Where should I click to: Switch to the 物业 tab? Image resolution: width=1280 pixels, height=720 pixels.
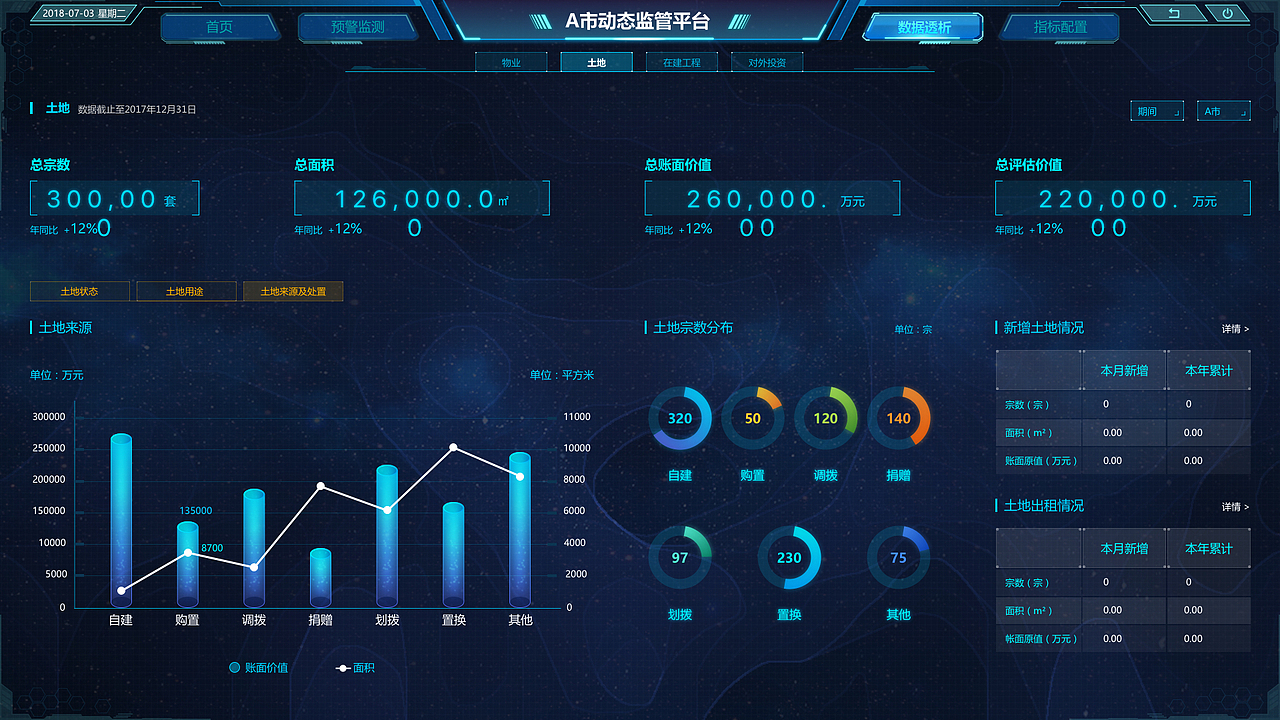click(x=511, y=61)
